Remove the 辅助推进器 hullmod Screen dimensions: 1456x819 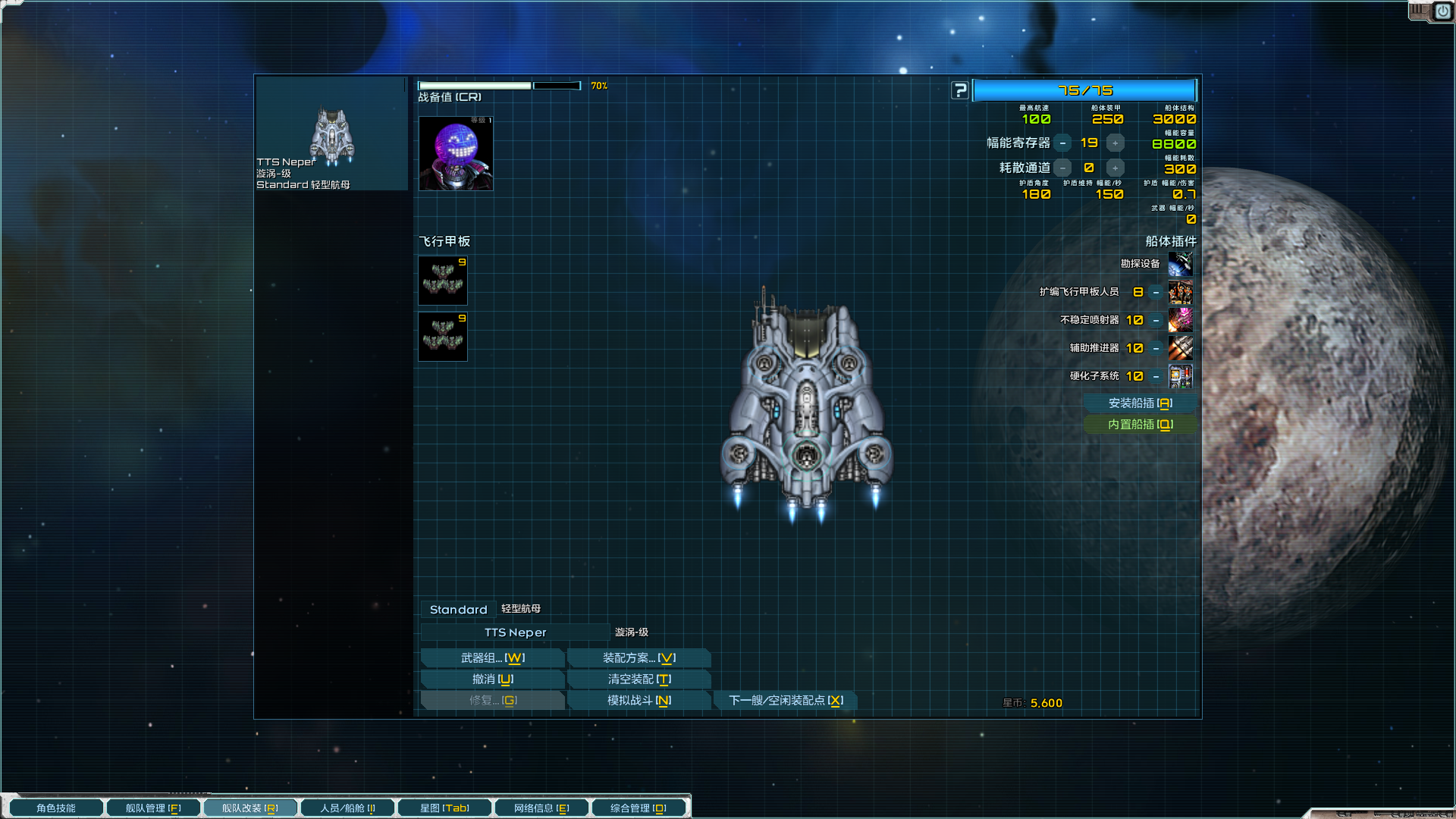coord(1156,349)
